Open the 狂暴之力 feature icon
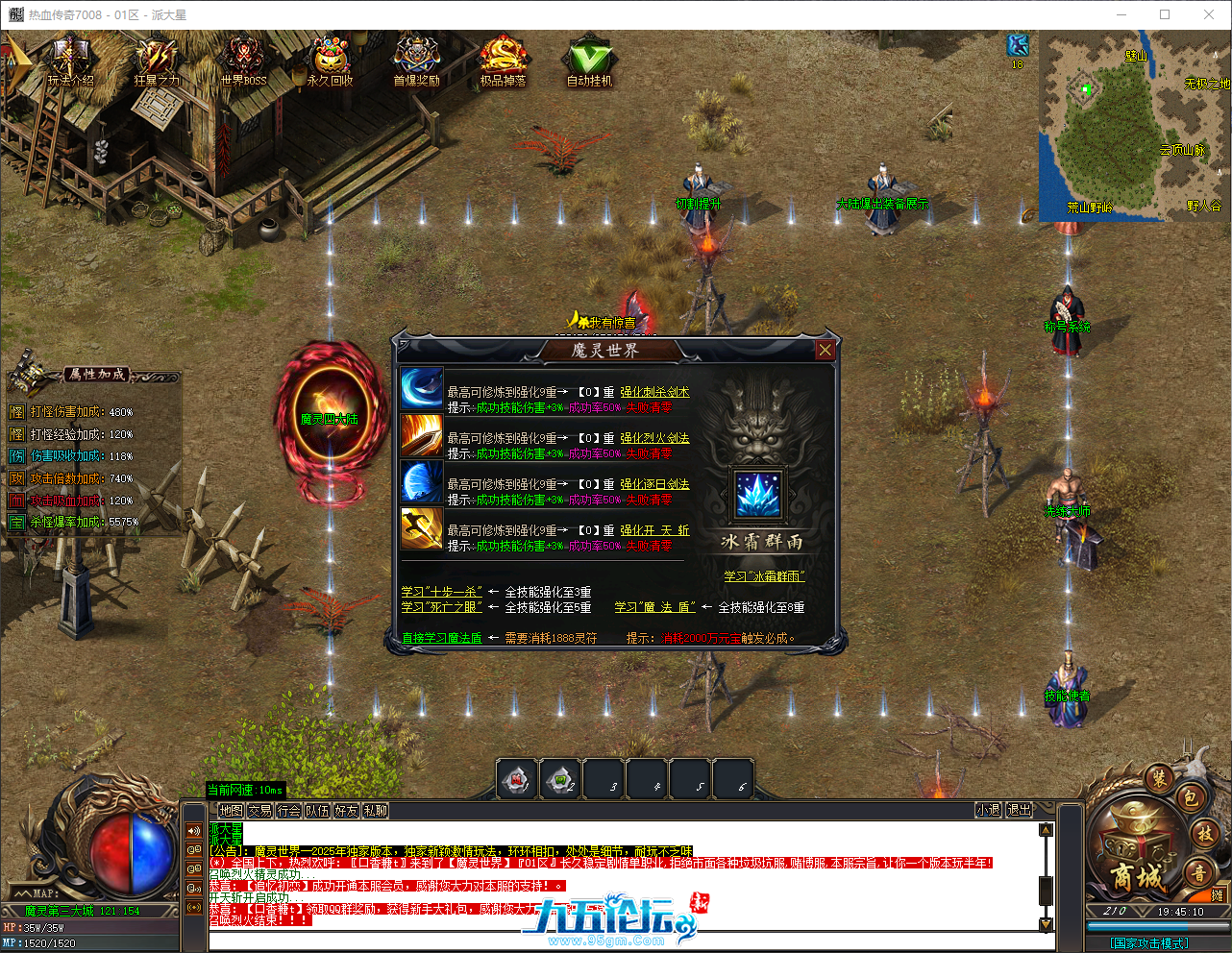The image size is (1232, 953). click(156, 58)
